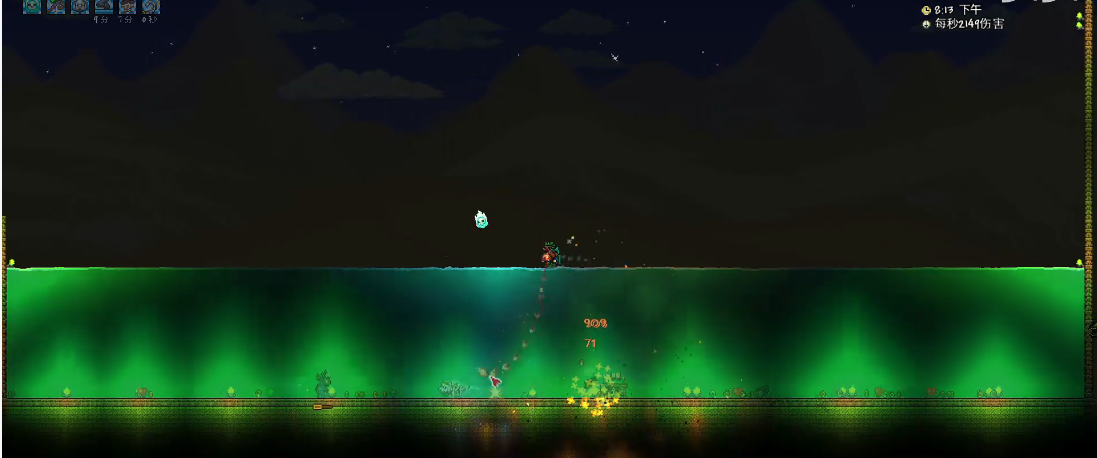This screenshot has height=458, width=1097.
Task: Click the green-faced buff icon
Action: coord(32,6)
